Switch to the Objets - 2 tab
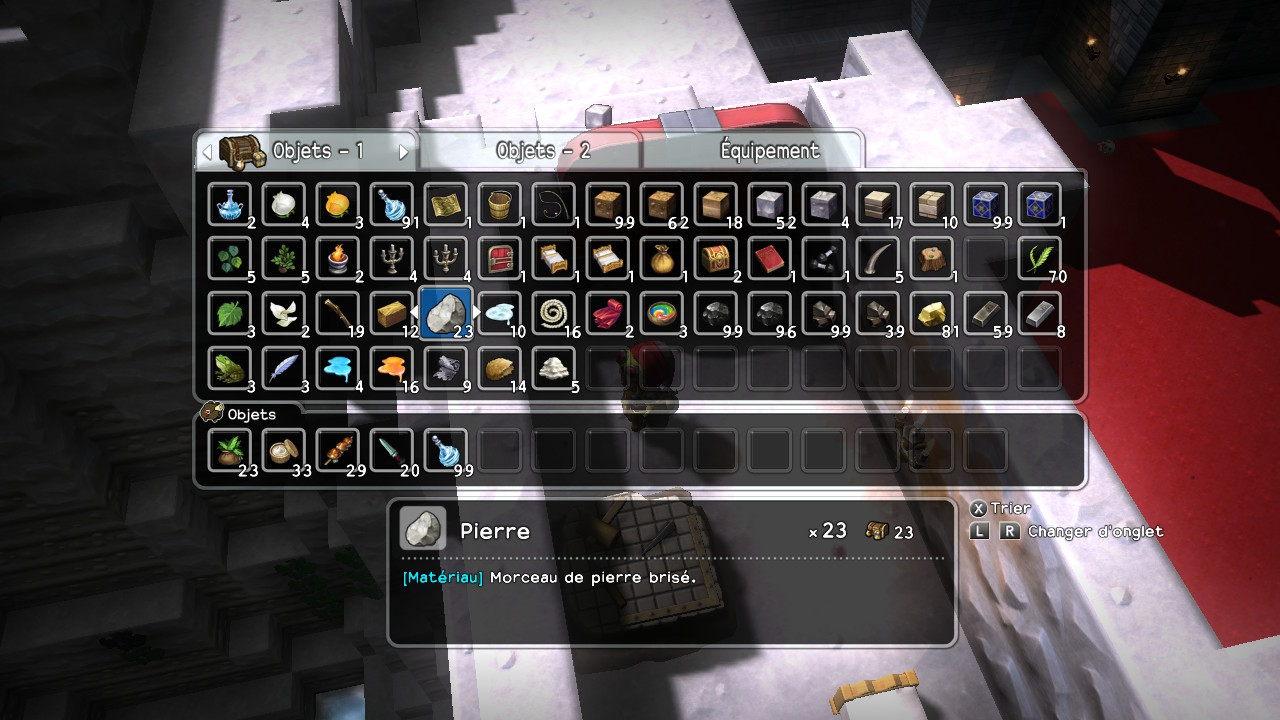The width and height of the screenshot is (1280, 720). pos(543,151)
